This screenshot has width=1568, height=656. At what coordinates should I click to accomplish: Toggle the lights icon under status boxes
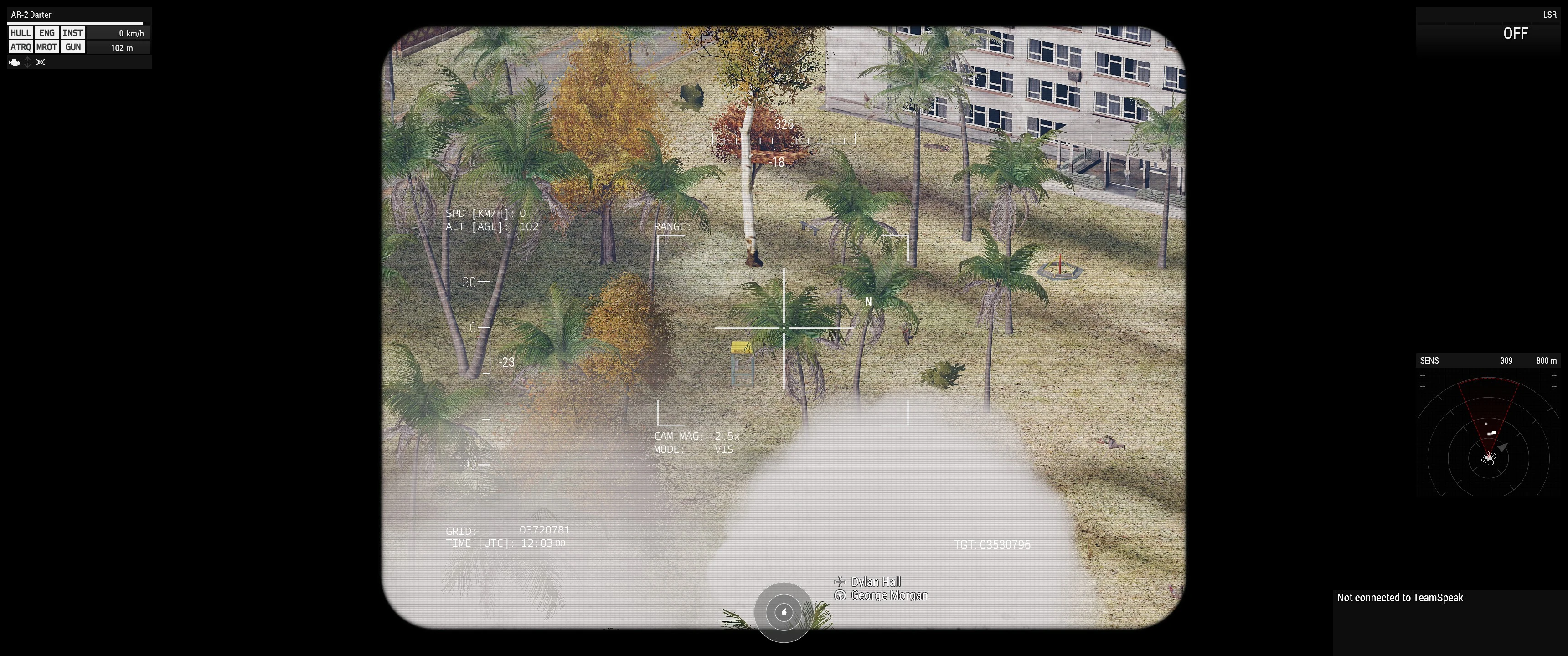[x=41, y=62]
